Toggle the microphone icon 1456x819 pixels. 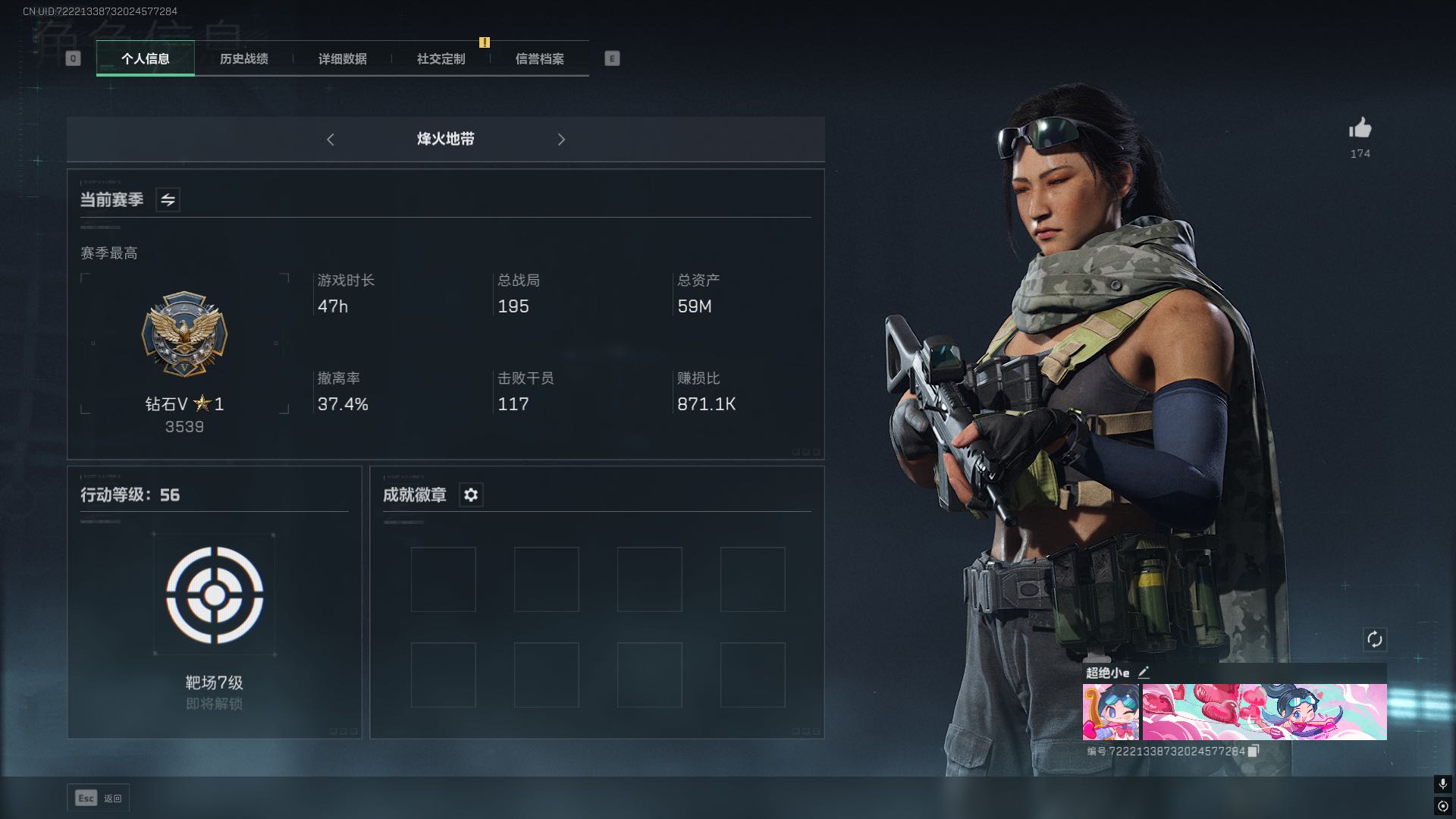pyautogui.click(x=1442, y=783)
